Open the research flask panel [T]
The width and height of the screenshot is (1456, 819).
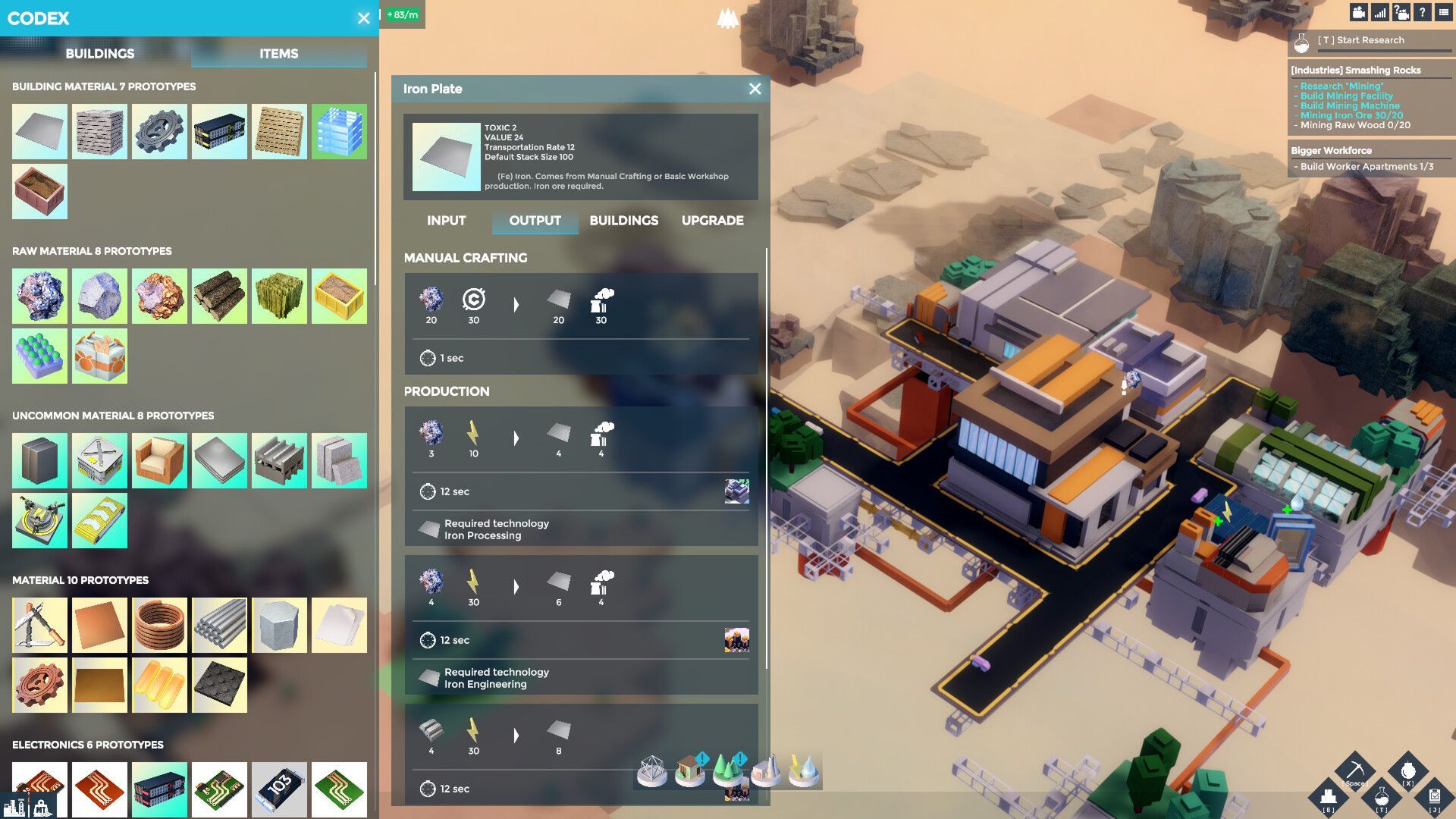1382,797
